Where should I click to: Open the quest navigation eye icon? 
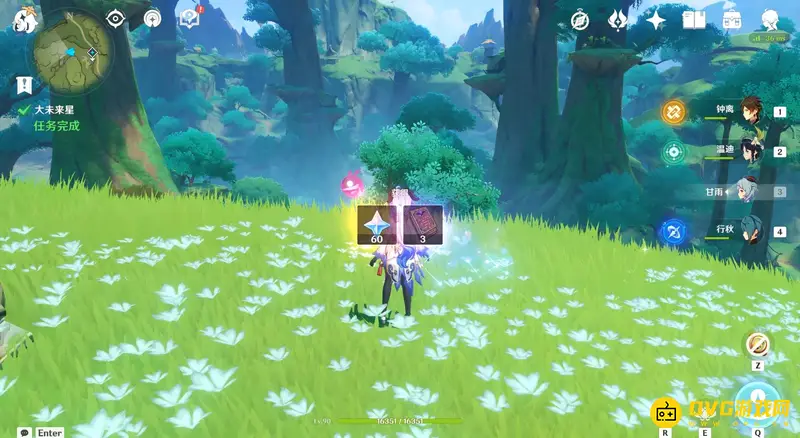pyautogui.click(x=116, y=18)
